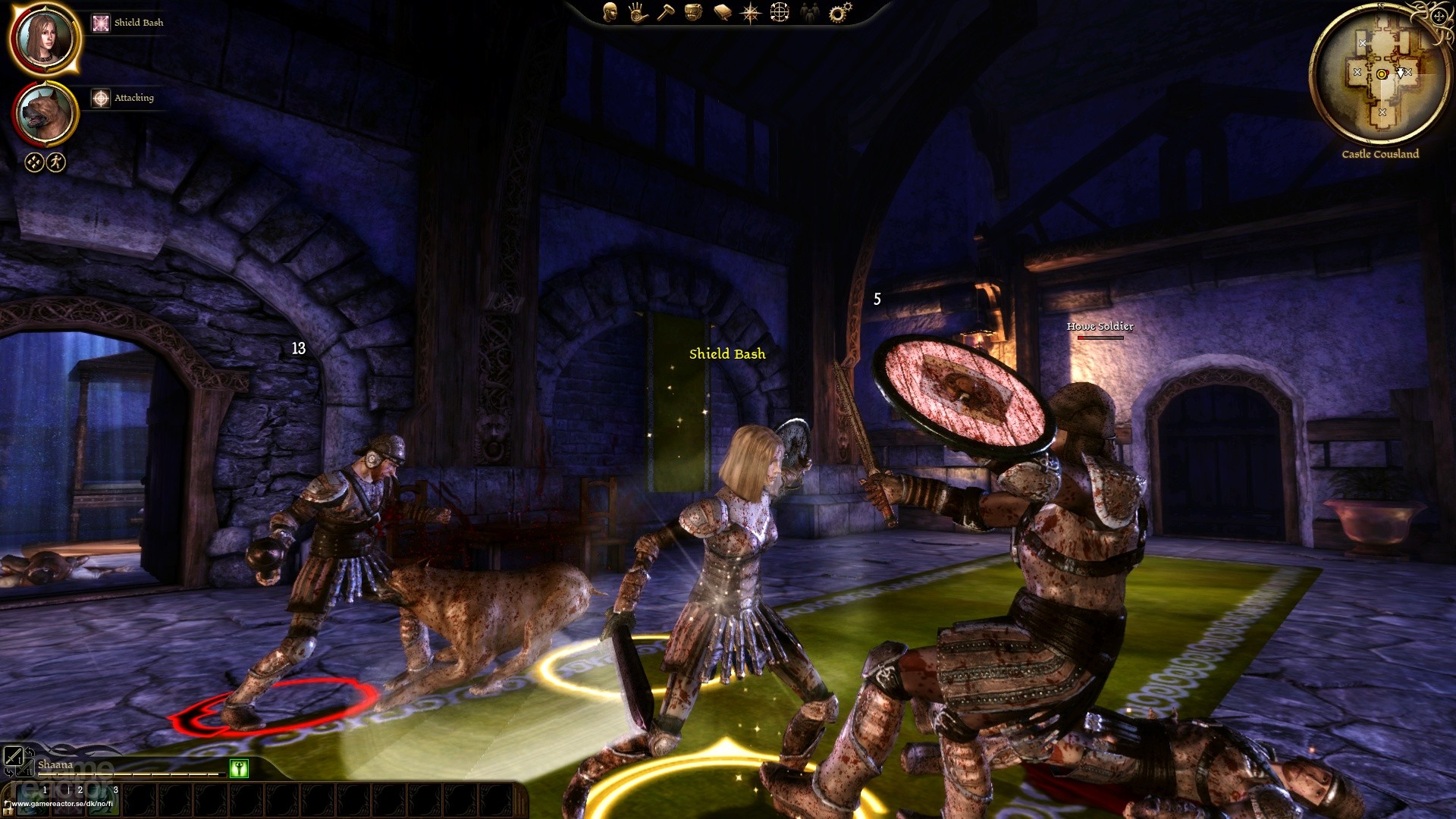Image resolution: width=1456 pixels, height=819 pixels.
Task: Open the journal book icon
Action: pyautogui.click(x=722, y=12)
